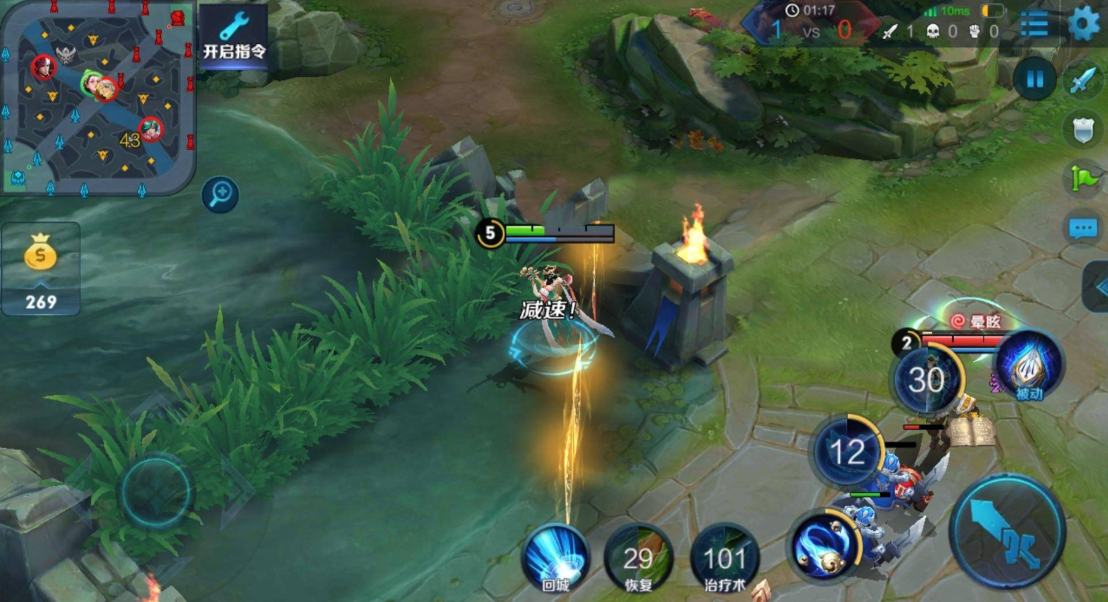Pause the match with the pause button
Image resolution: width=1108 pixels, height=602 pixels.
click(x=1034, y=78)
